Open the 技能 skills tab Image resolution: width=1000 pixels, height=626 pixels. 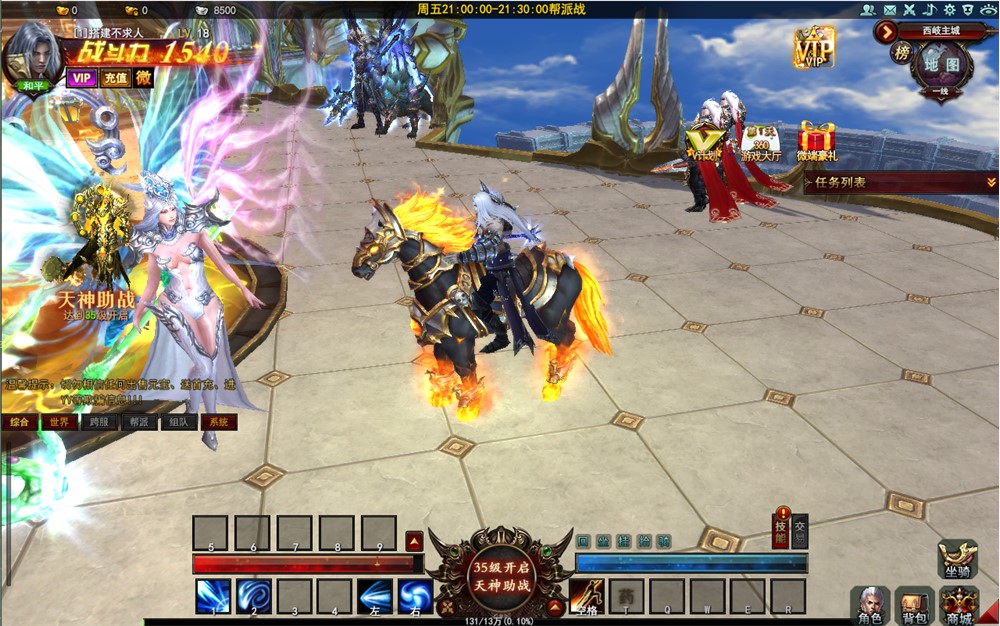click(x=780, y=533)
